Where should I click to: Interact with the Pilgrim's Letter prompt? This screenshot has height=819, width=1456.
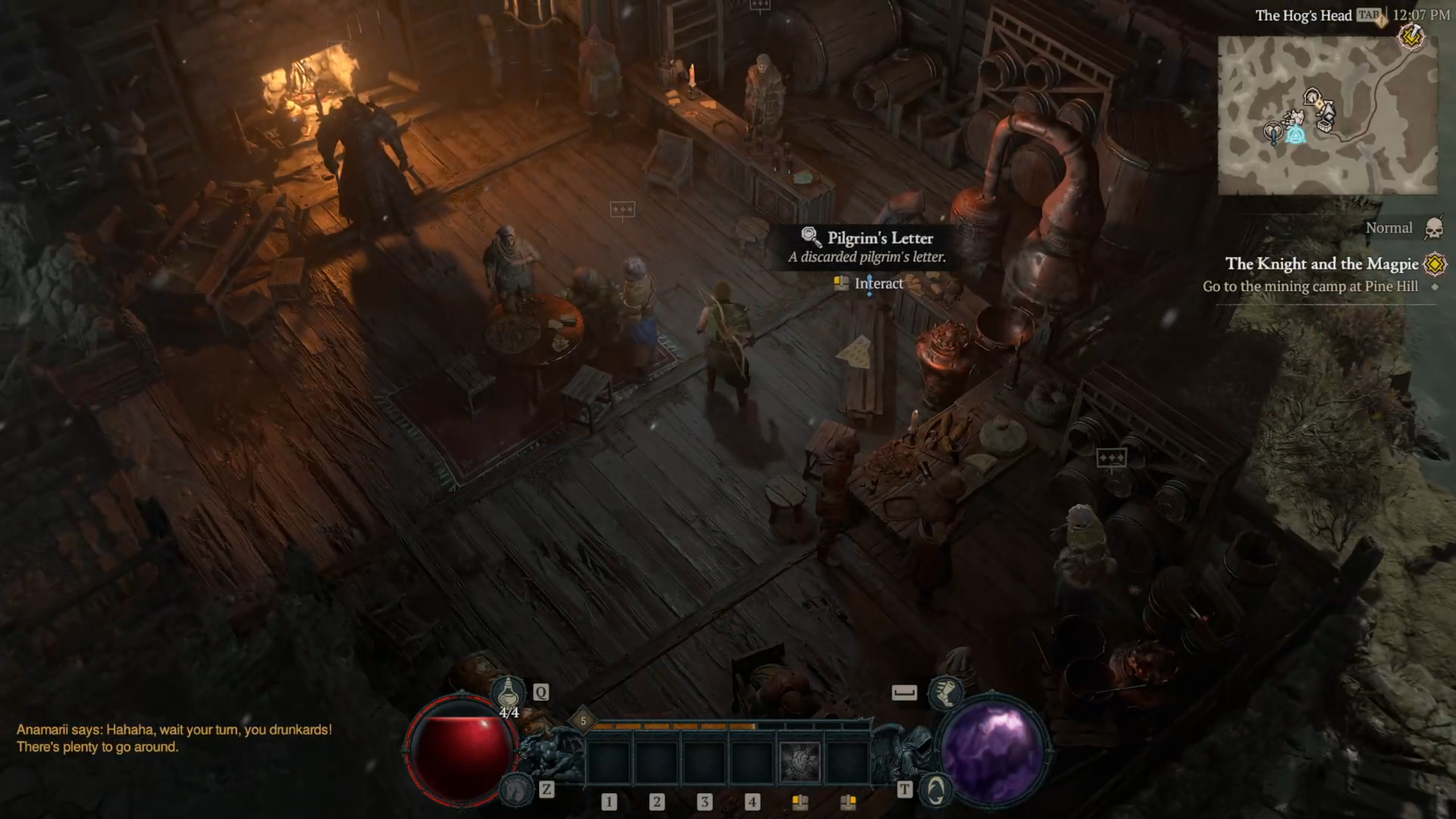click(878, 283)
